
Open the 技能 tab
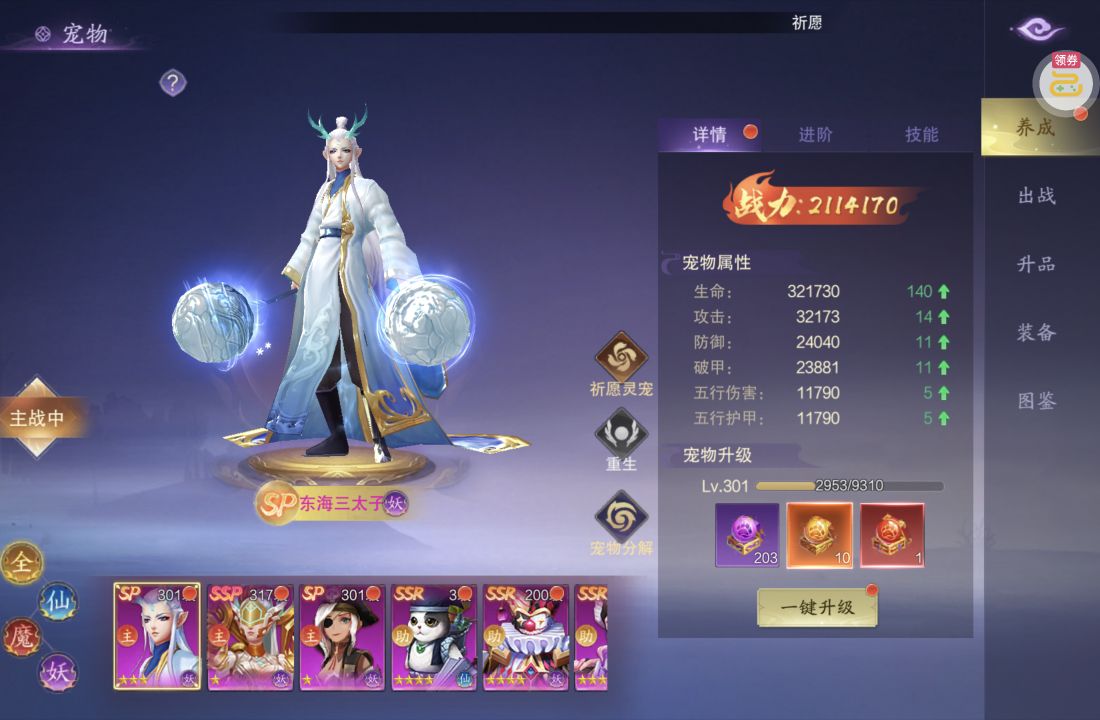921,135
